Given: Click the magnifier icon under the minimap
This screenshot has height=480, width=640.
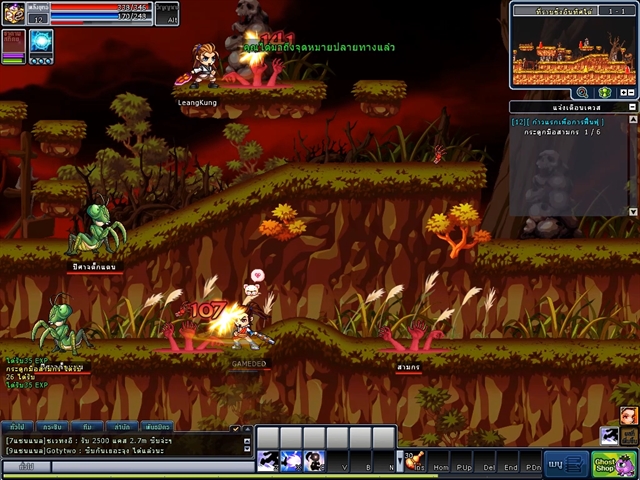Looking at the screenshot, I should pos(582,92).
